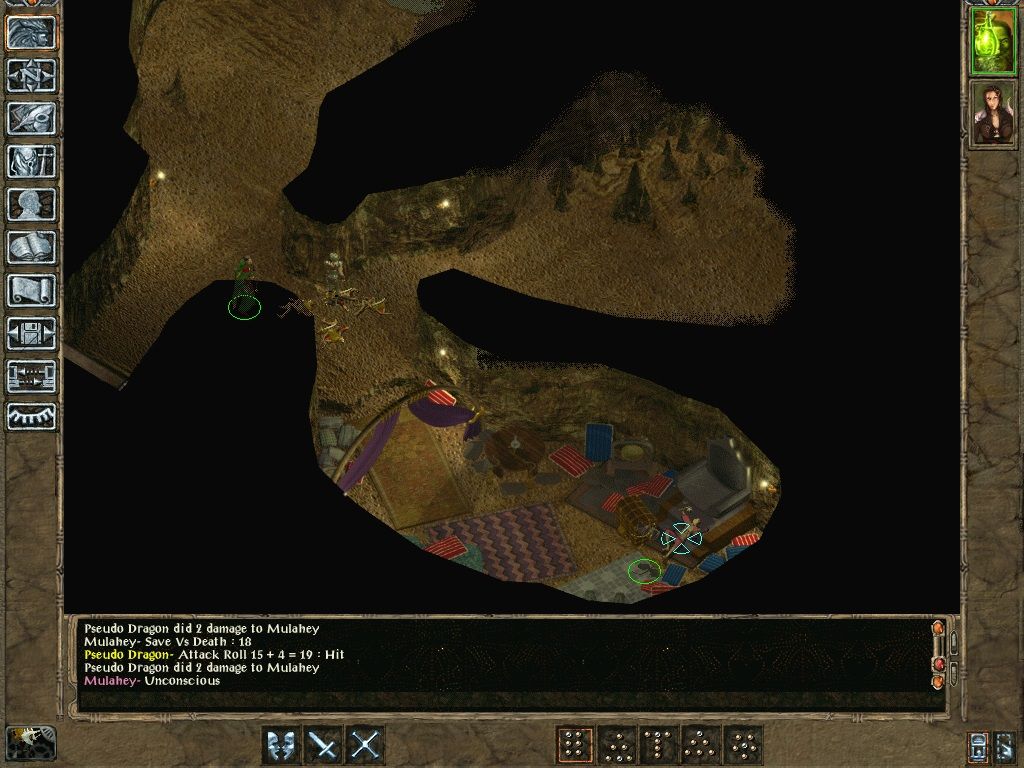This screenshot has width=1024, height=768.
Task: Open the area map with the compass button
Action: point(31,75)
